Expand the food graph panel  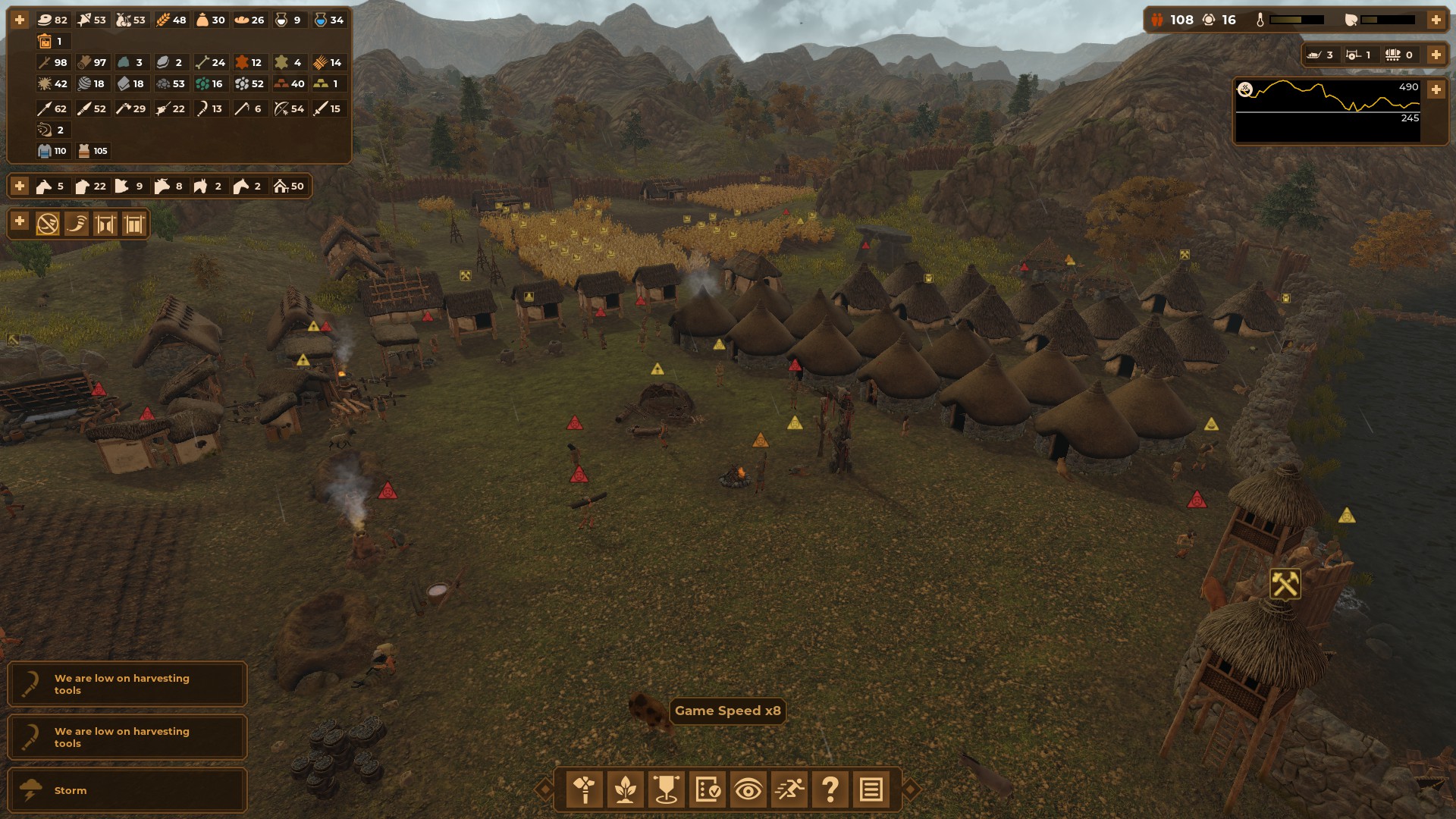[1436, 89]
